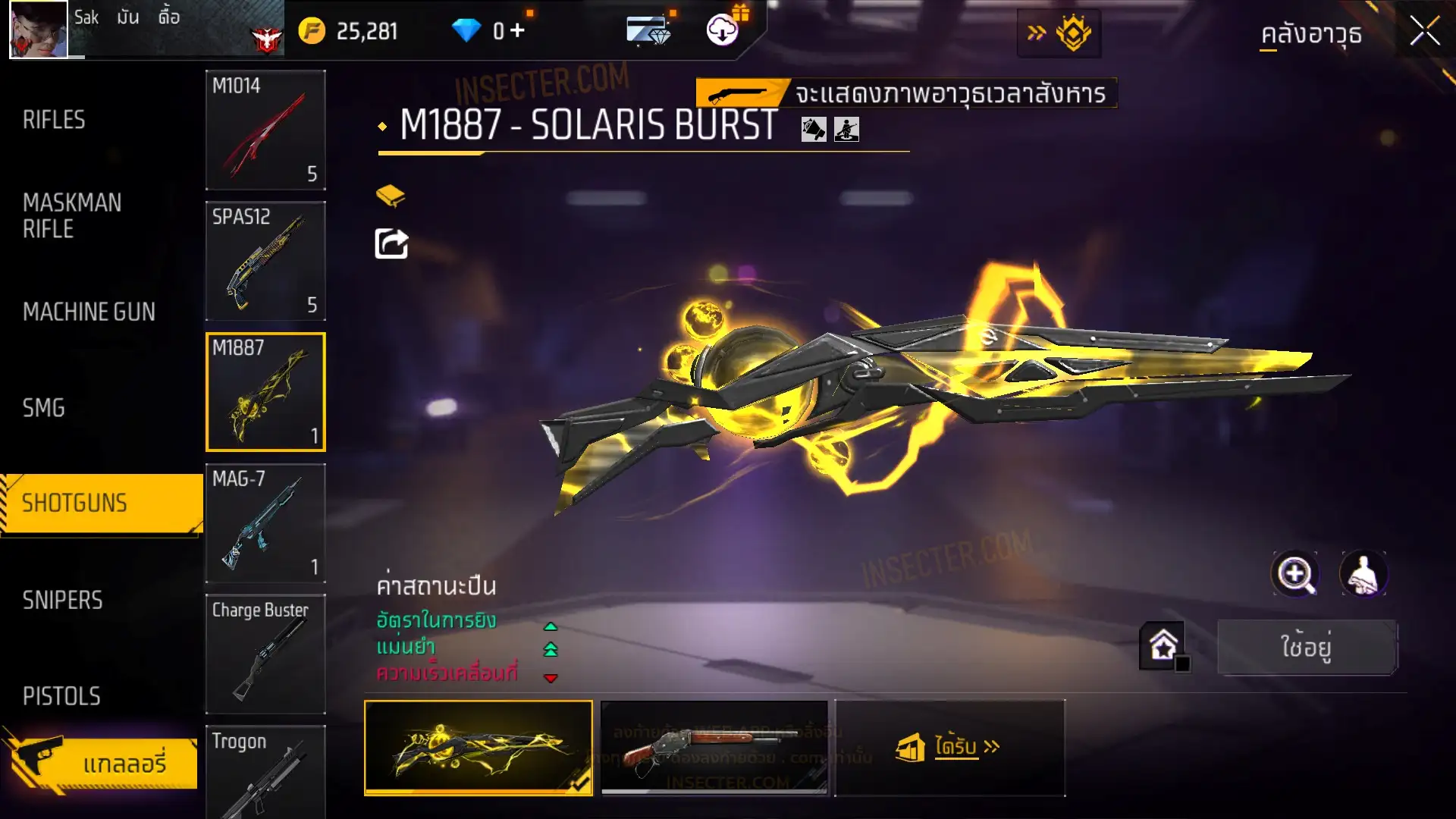
Task: Pick the Trogon weapon slot
Action: click(265, 772)
